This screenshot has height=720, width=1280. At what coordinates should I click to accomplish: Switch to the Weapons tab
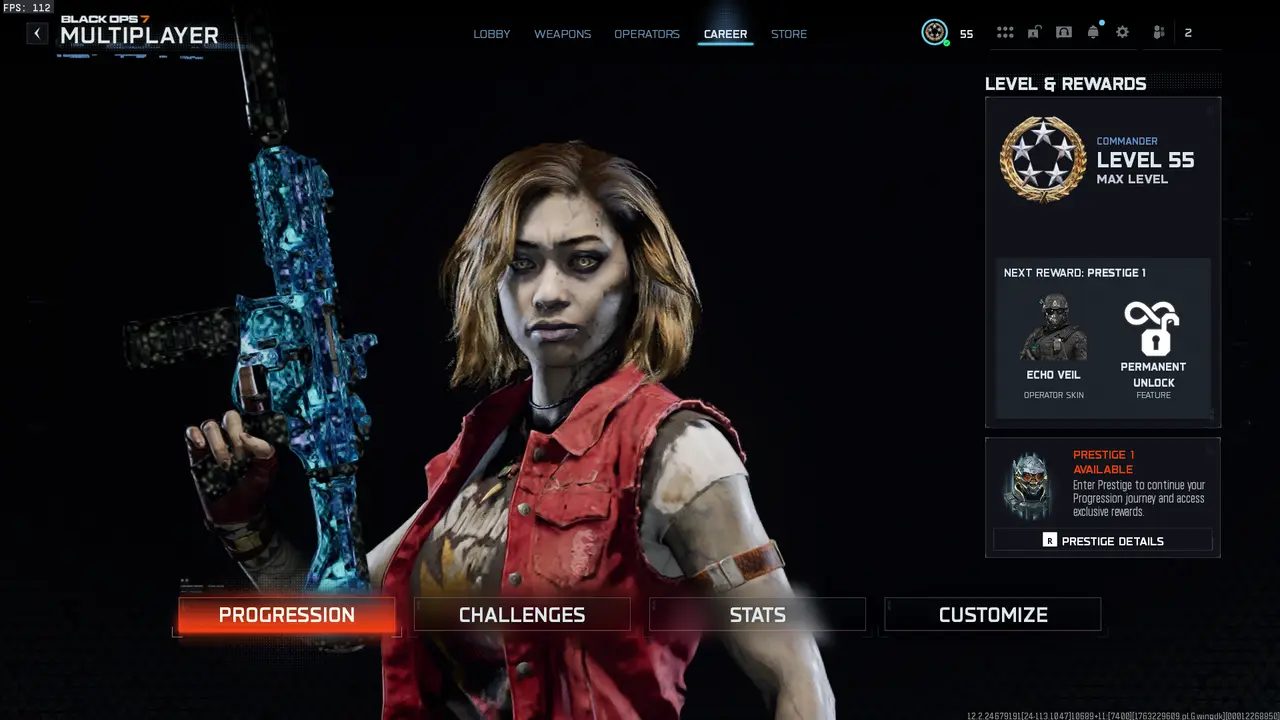tap(562, 33)
